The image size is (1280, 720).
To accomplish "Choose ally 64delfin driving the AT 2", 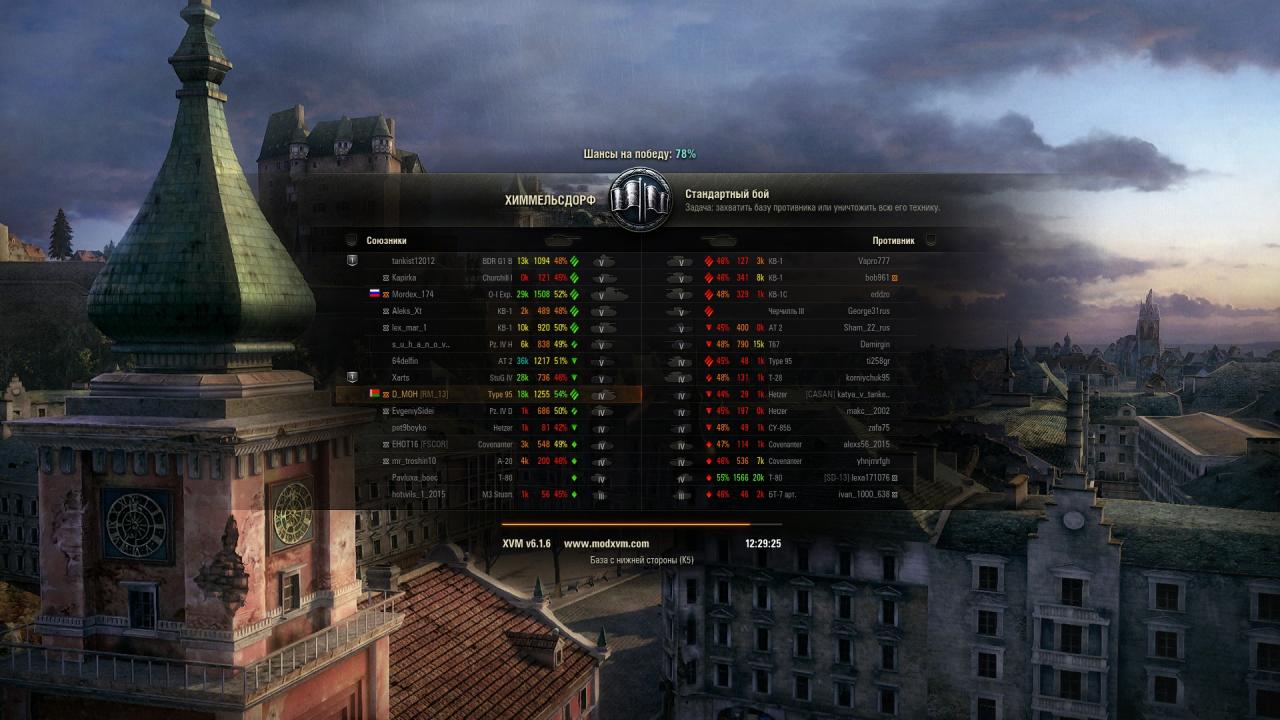I will (407, 361).
